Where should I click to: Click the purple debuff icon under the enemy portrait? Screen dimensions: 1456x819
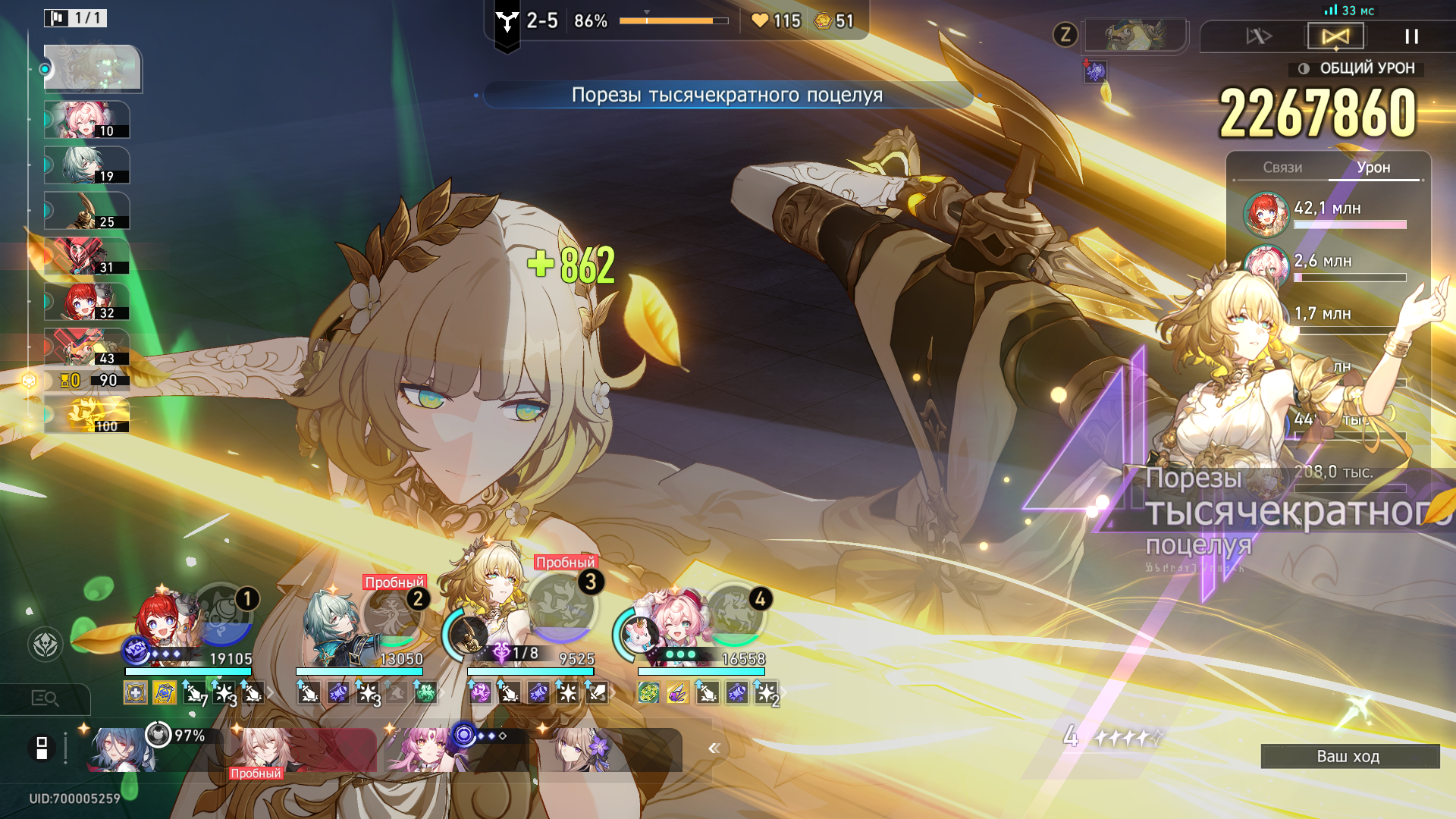pos(1095,72)
